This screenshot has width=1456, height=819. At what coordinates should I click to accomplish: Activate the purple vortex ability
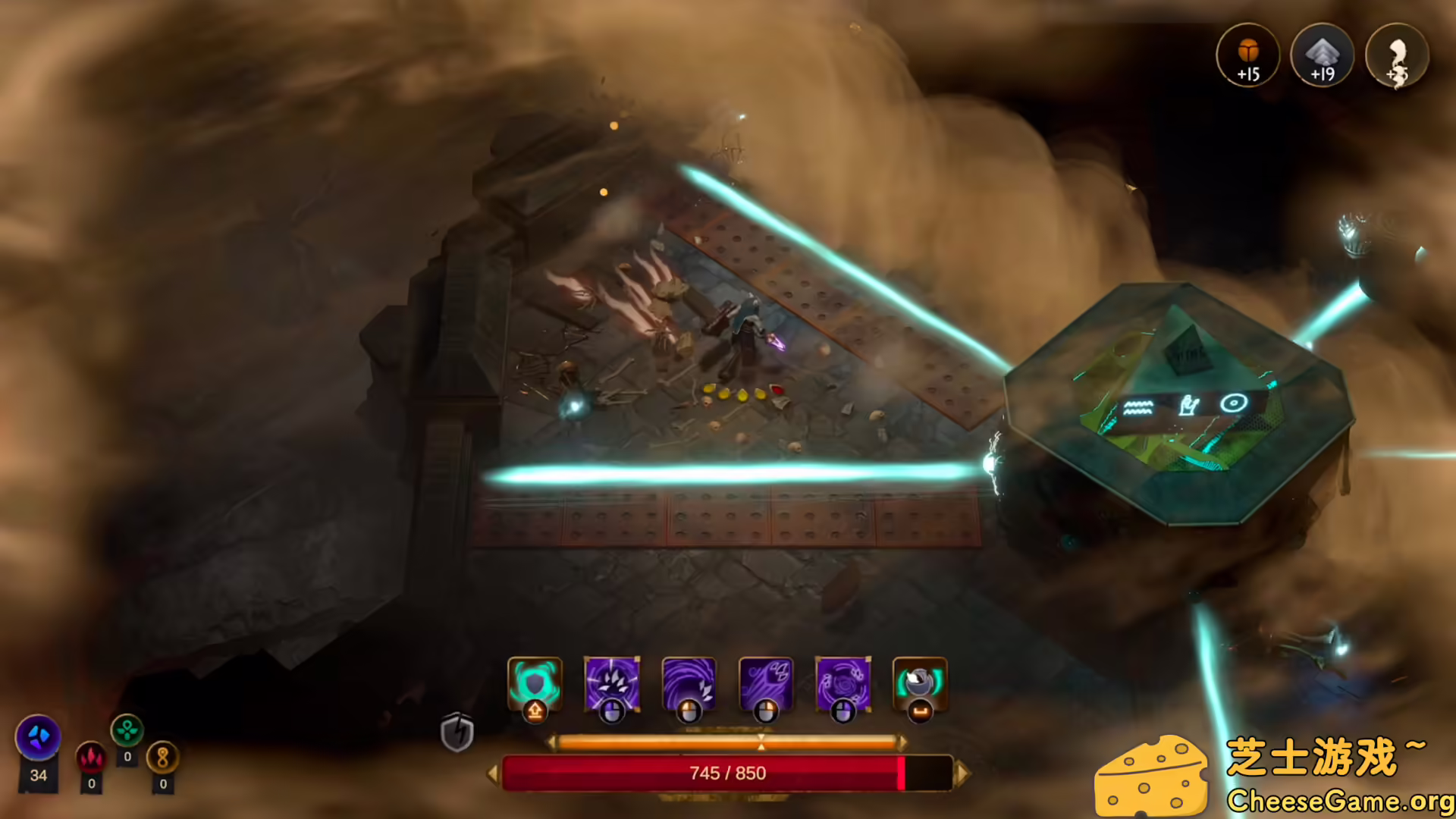843,683
